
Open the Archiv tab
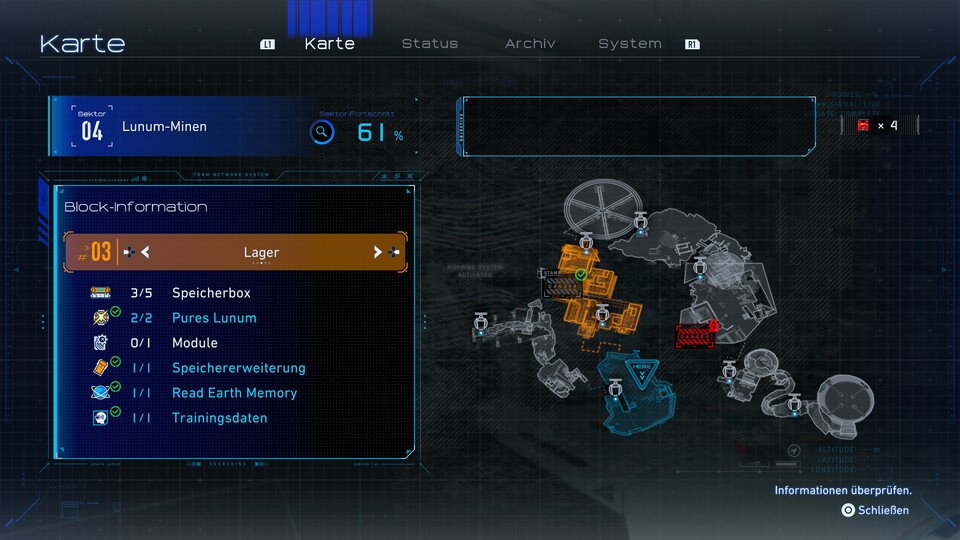(530, 44)
